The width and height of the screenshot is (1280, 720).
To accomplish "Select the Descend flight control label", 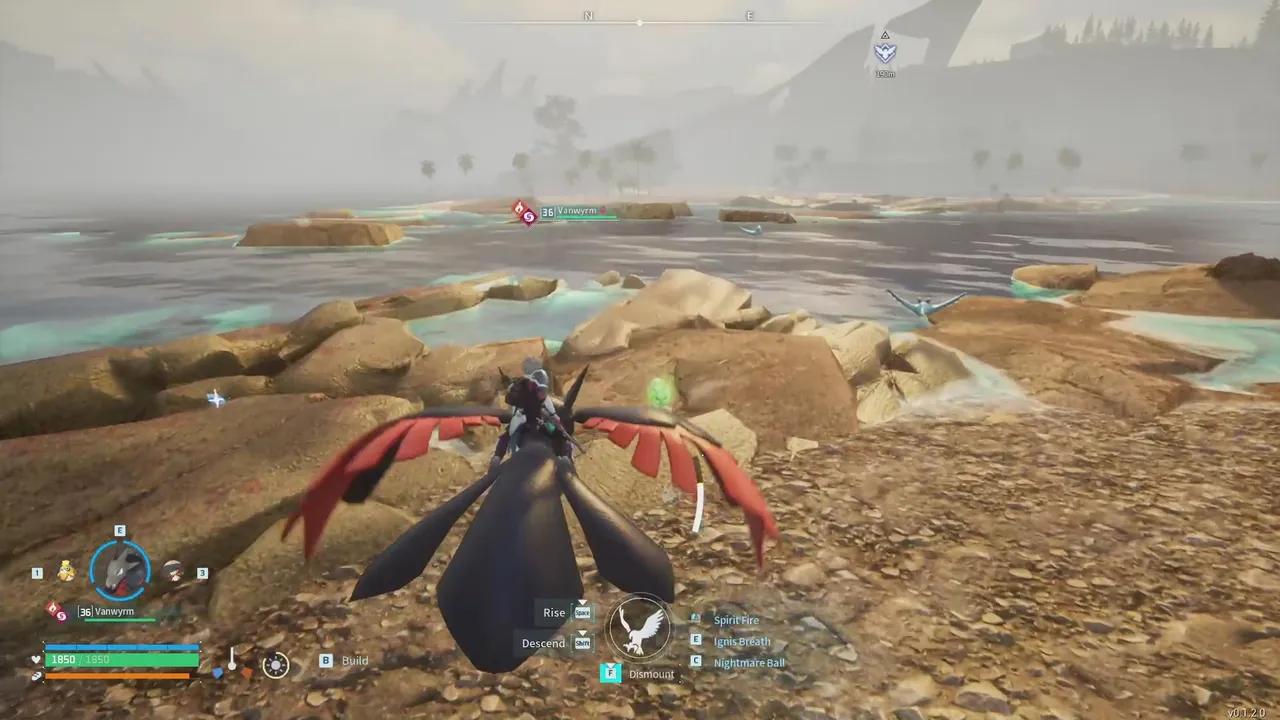I will click(x=543, y=643).
